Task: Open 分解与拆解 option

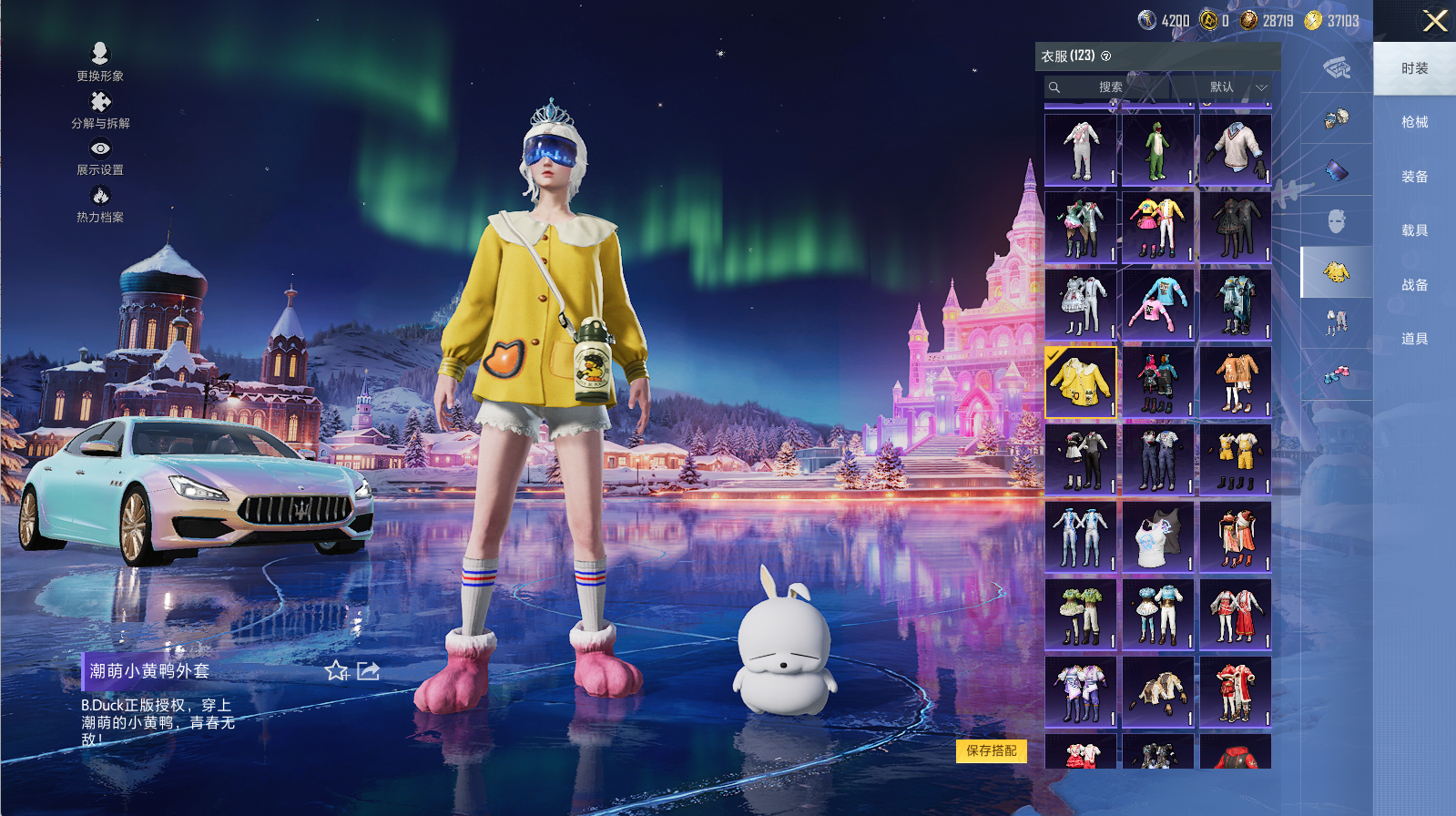Action: (x=100, y=109)
